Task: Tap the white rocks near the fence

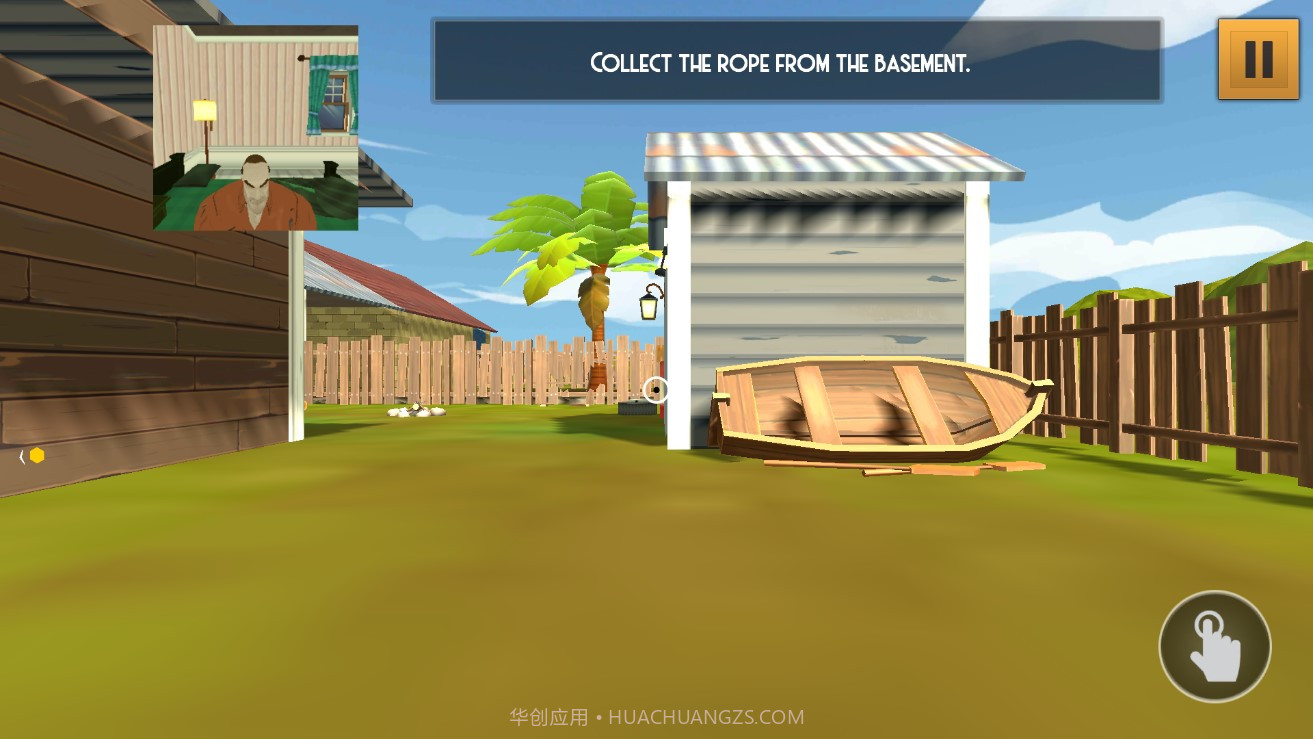Action: (415, 411)
